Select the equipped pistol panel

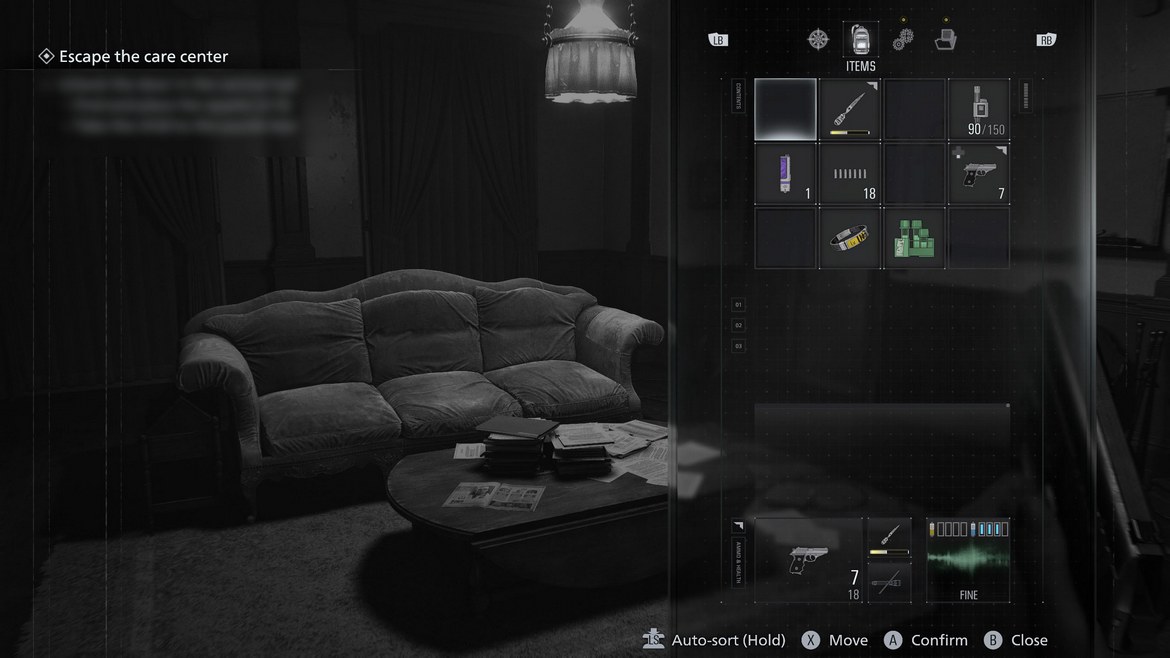[x=809, y=560]
